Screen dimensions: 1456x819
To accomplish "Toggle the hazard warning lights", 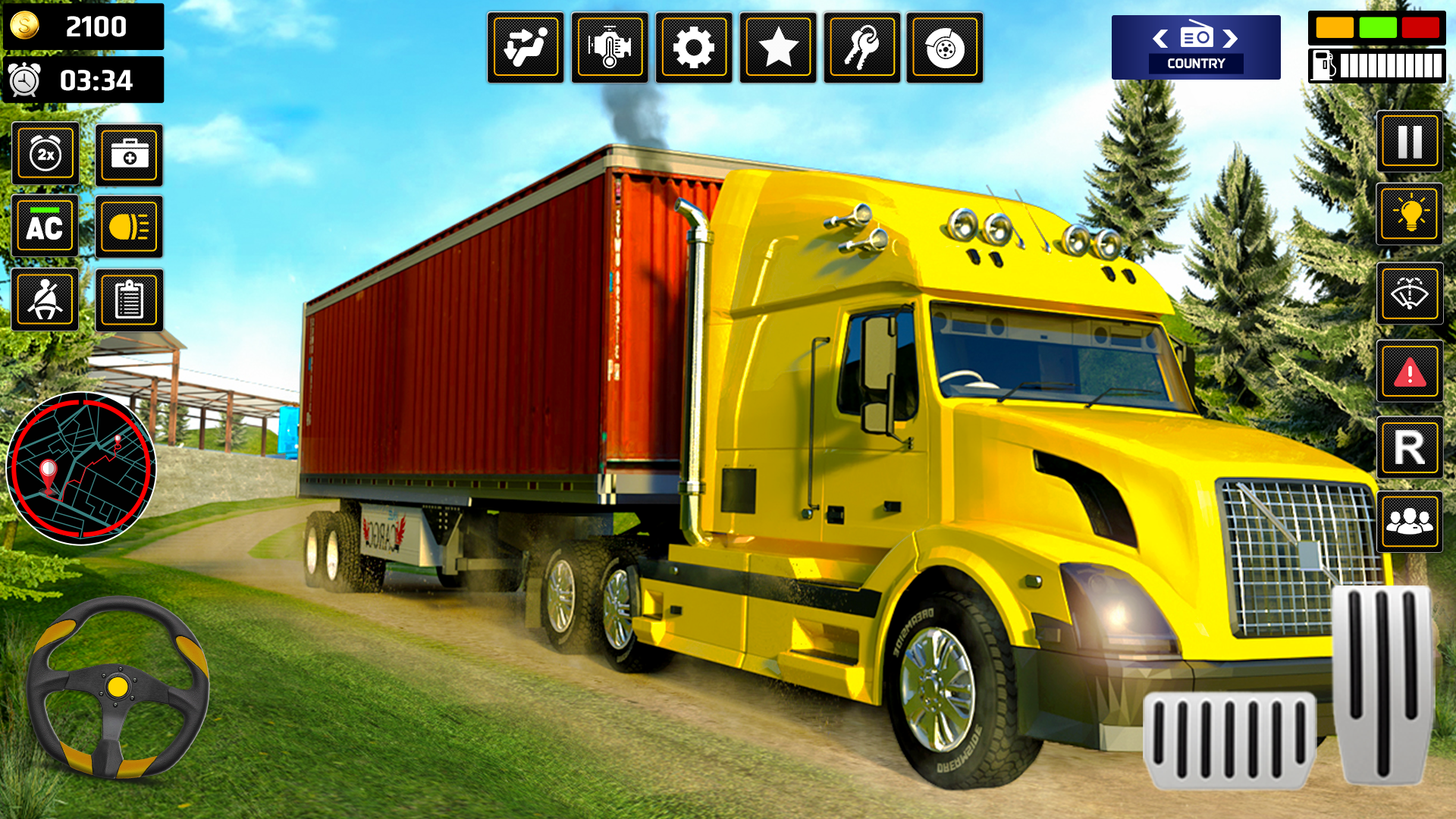I will point(1409,372).
